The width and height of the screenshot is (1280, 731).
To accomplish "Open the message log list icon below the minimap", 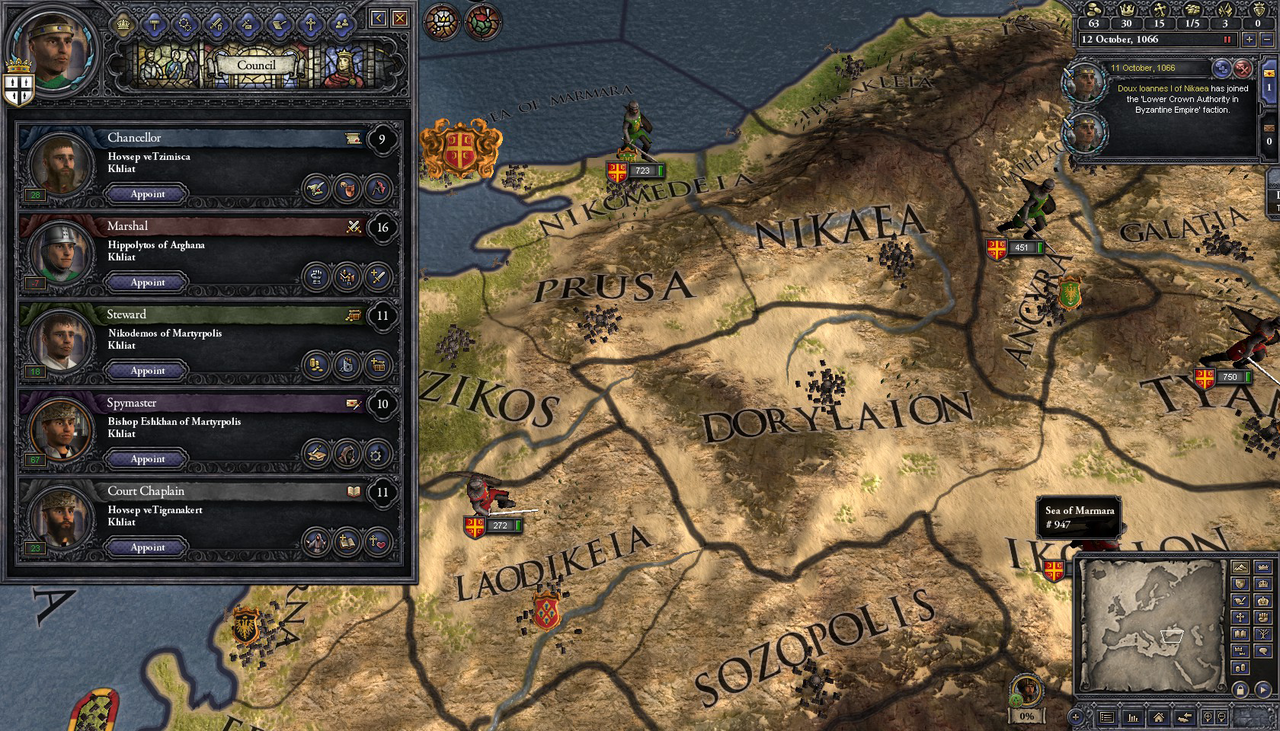I will click(x=1107, y=717).
